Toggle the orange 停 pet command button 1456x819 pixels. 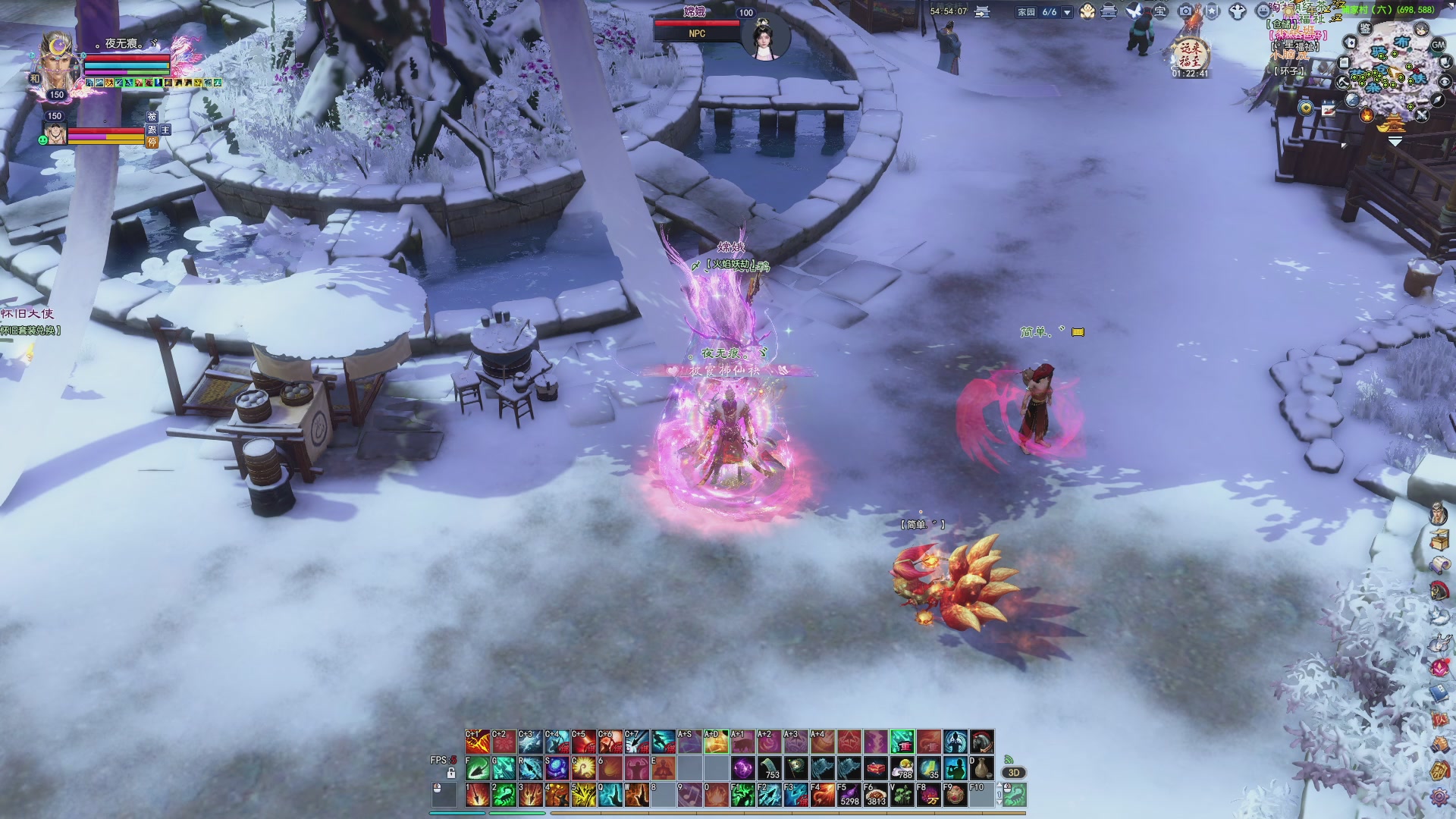152,142
